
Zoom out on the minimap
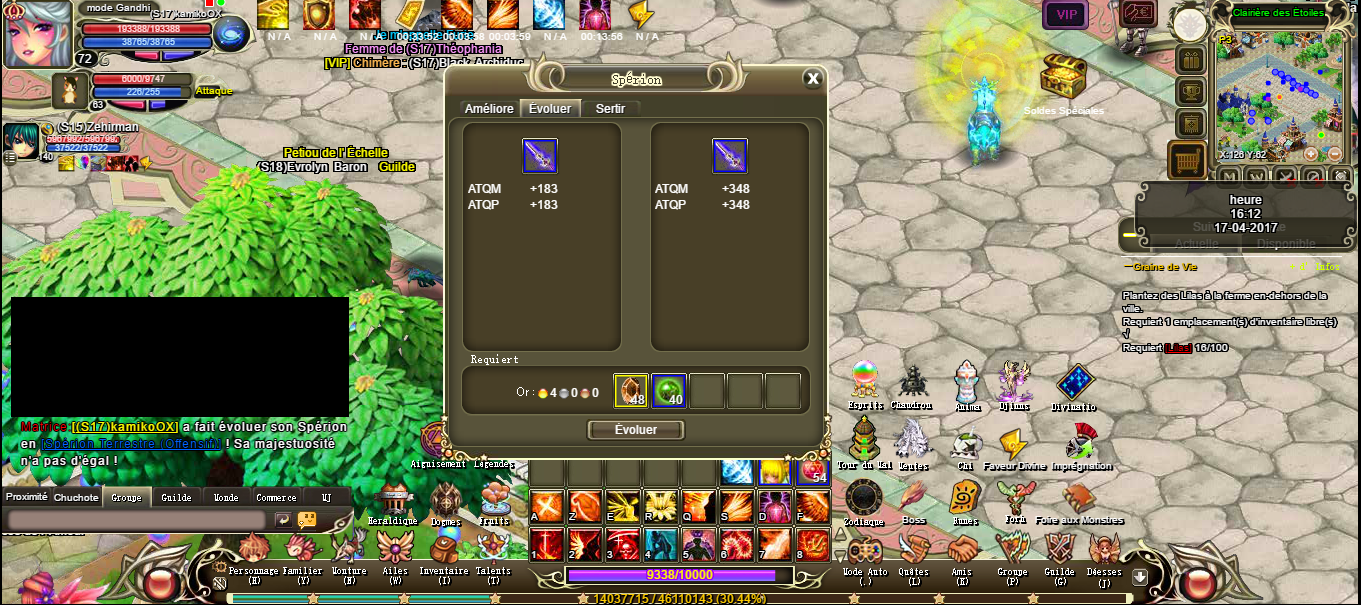[1334, 154]
